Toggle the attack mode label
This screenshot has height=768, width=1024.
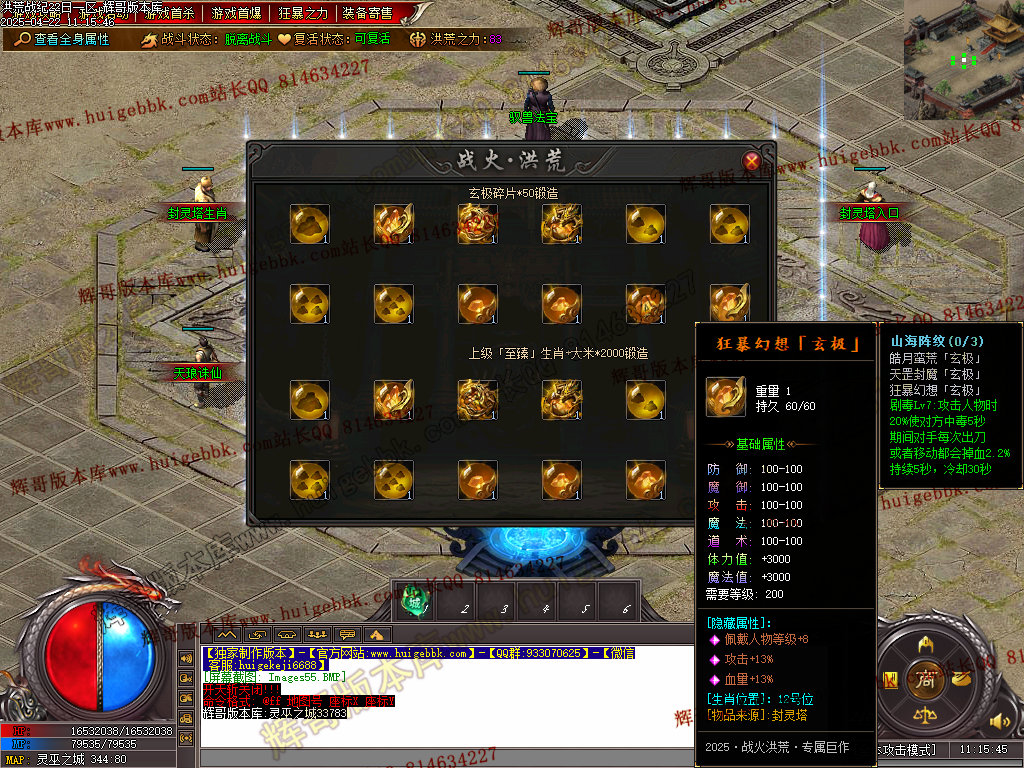click(x=908, y=749)
